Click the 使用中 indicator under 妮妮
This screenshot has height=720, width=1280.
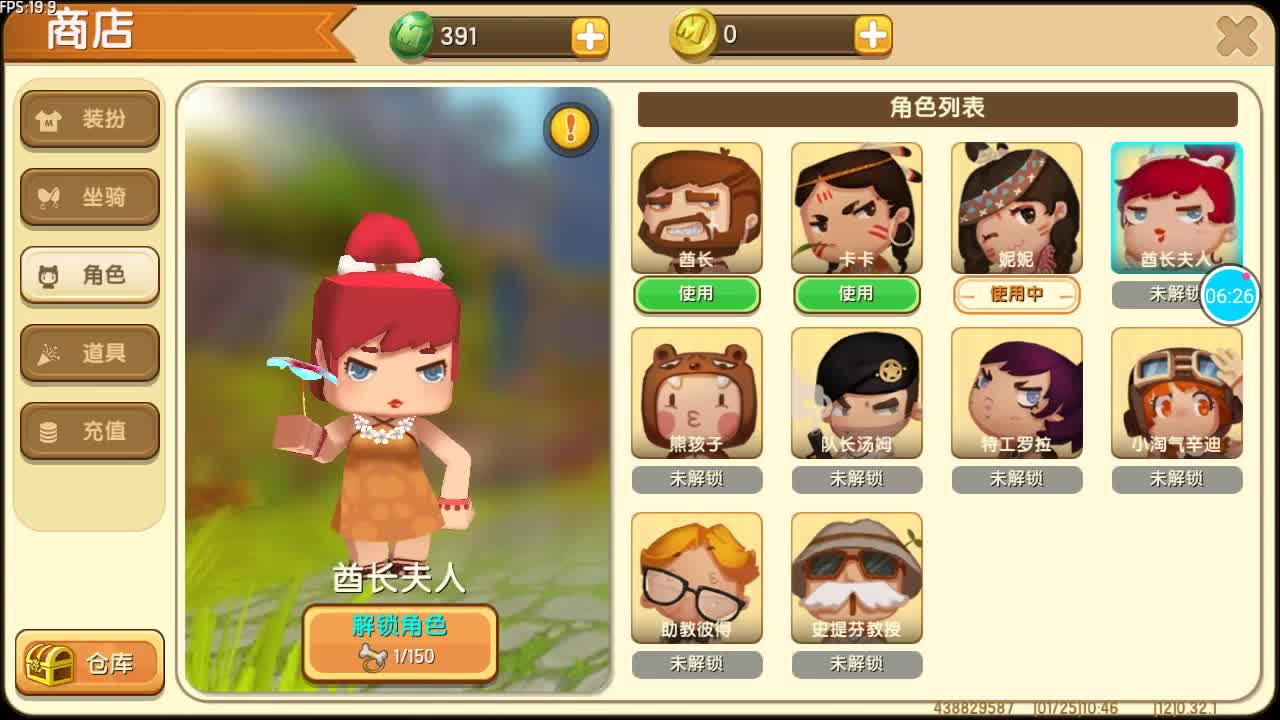[1017, 295]
